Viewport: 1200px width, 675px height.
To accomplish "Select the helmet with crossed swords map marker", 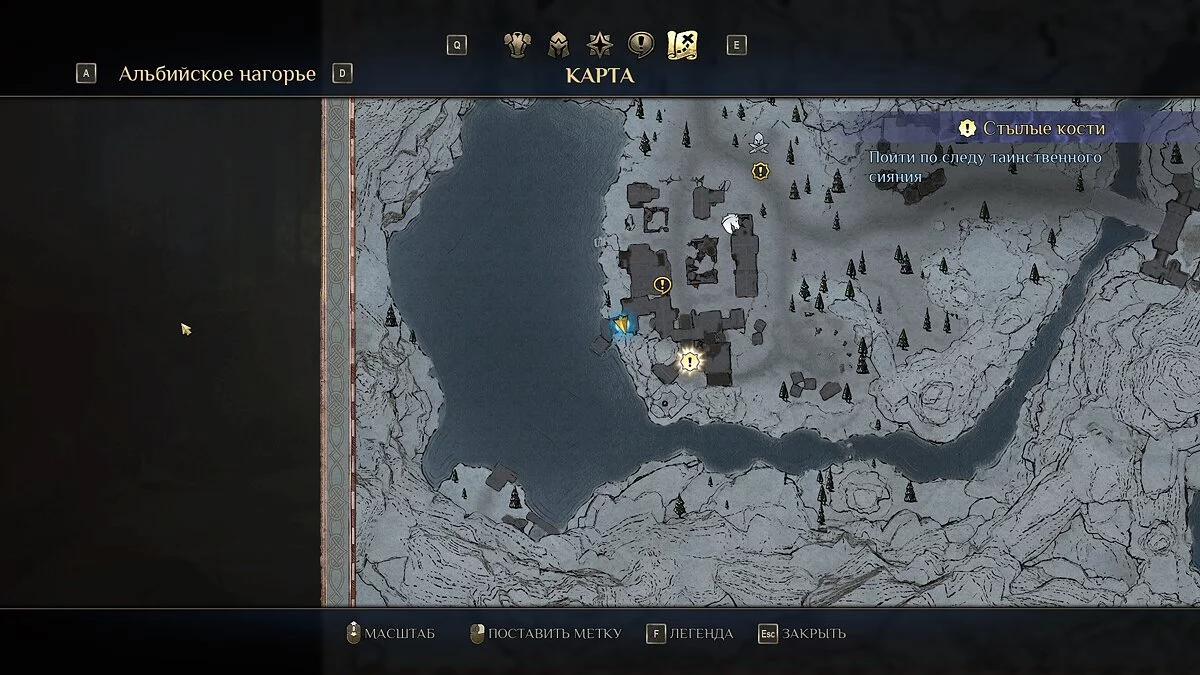I will 759,143.
